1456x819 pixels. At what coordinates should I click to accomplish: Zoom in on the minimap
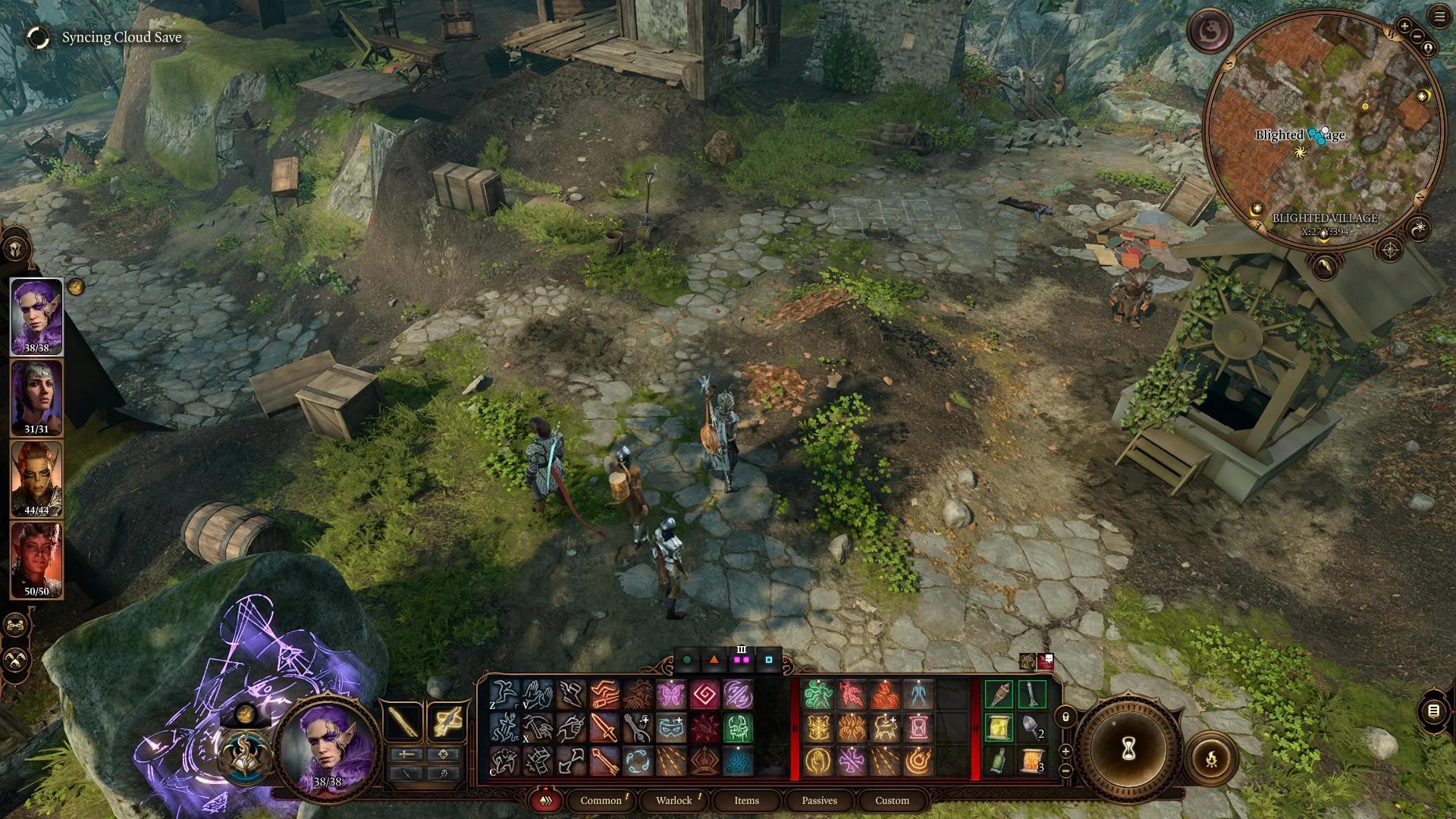click(1404, 27)
